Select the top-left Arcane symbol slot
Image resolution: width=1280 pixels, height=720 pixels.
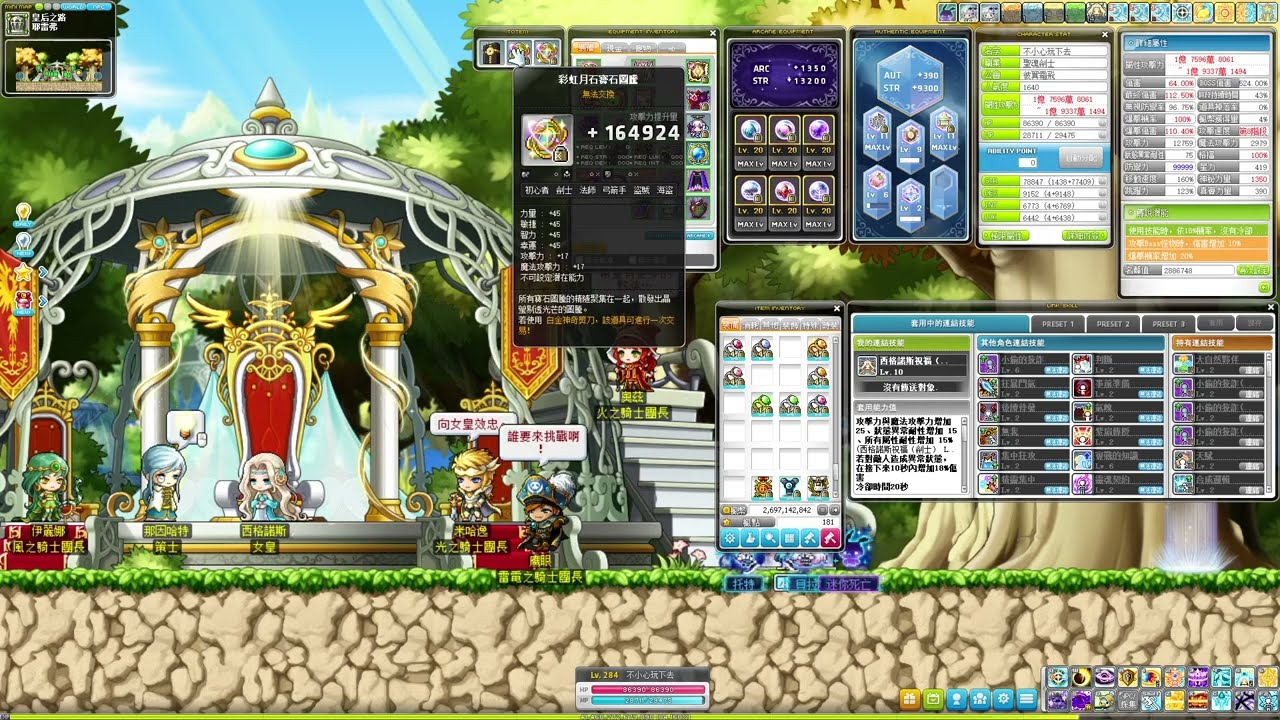(749, 130)
